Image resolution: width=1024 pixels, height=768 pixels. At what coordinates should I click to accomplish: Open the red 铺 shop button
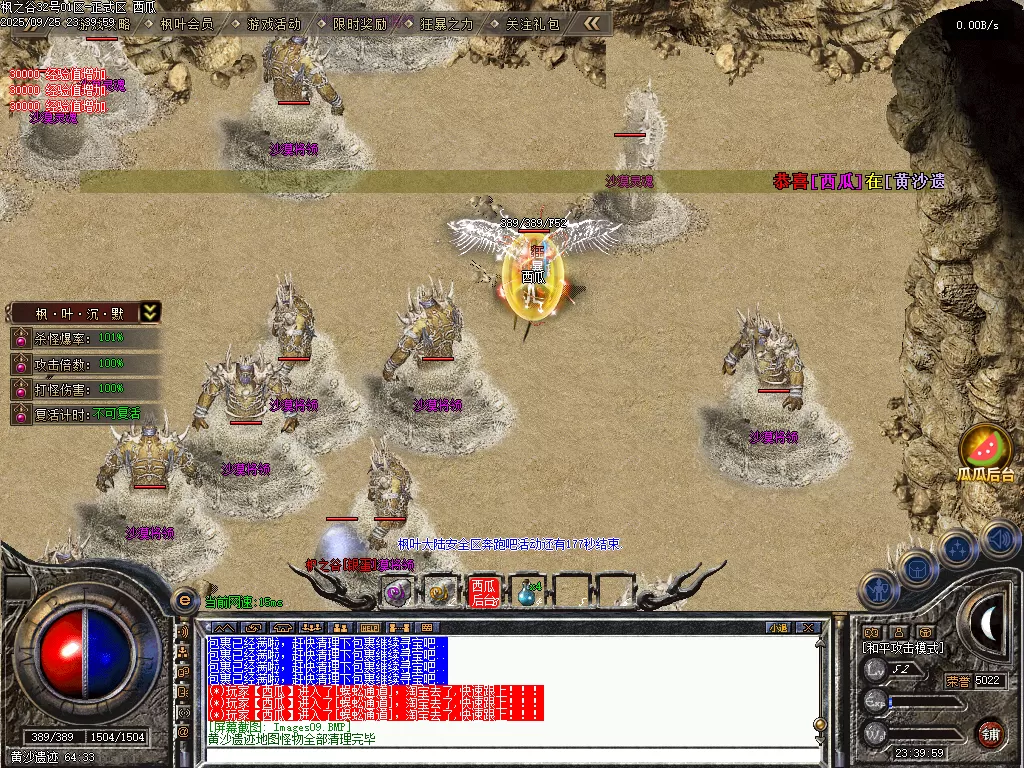[990, 732]
